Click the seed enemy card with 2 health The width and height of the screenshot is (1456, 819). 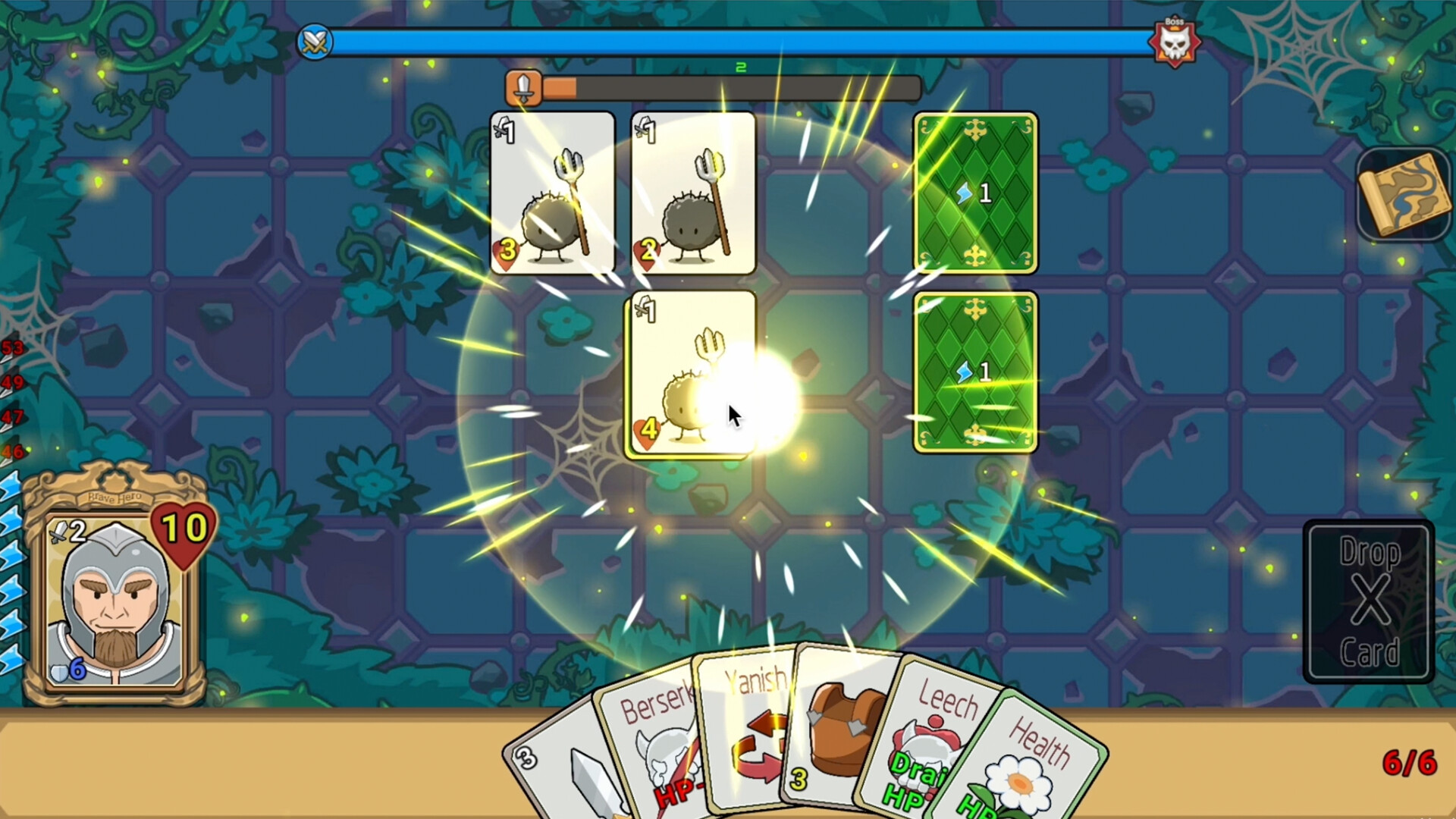(692, 192)
